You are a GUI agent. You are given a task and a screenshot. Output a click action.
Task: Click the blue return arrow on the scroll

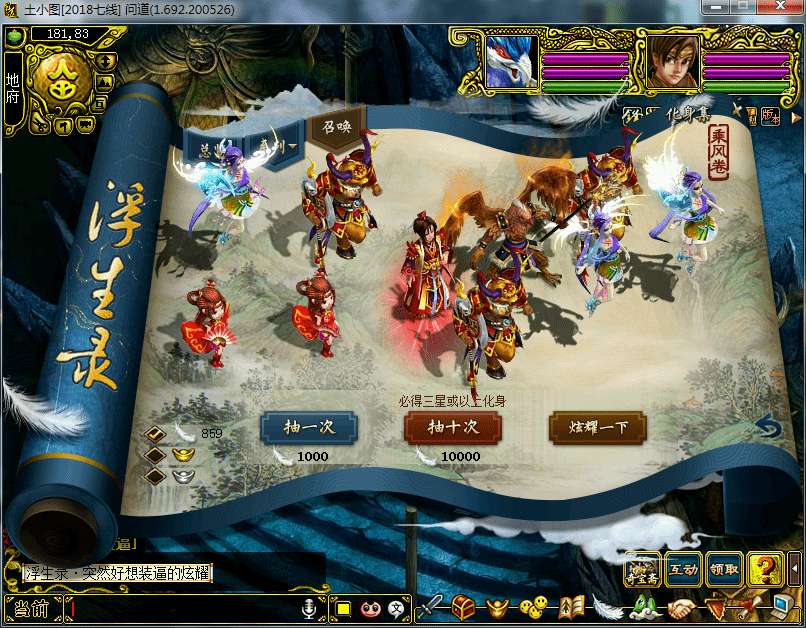point(767,428)
